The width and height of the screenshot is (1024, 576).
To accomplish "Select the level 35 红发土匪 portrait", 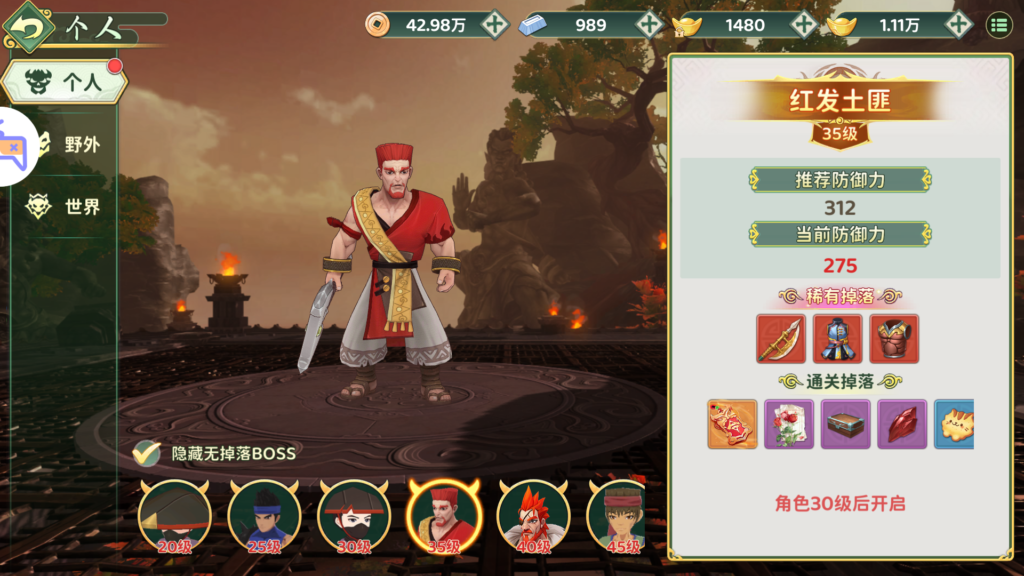I will 444,516.
